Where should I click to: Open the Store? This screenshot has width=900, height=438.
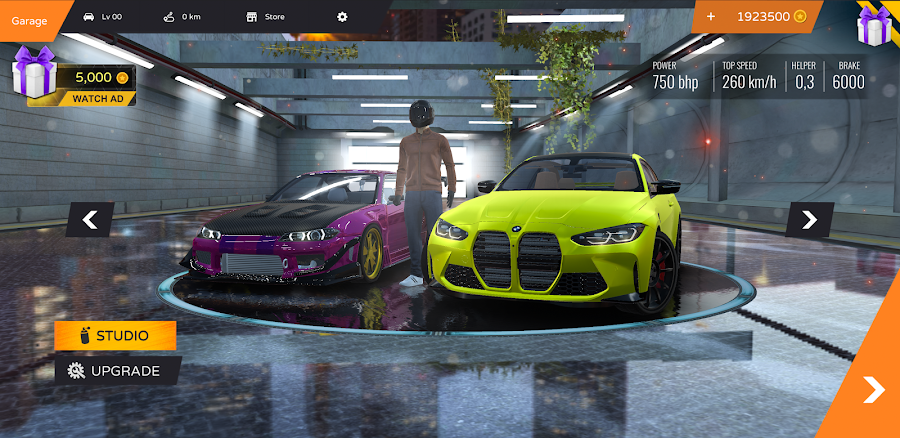coord(266,17)
